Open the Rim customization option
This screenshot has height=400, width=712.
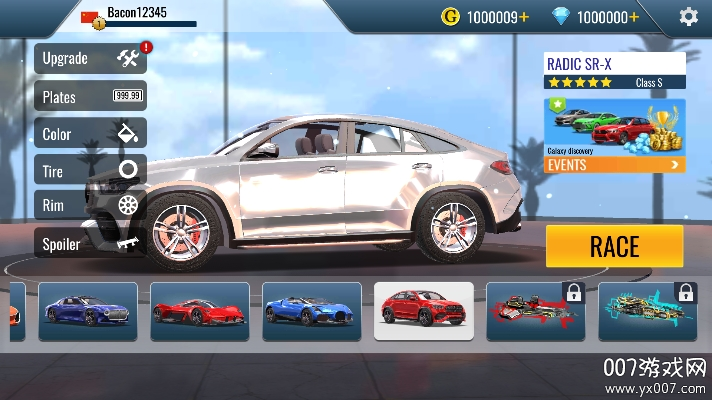(90, 206)
